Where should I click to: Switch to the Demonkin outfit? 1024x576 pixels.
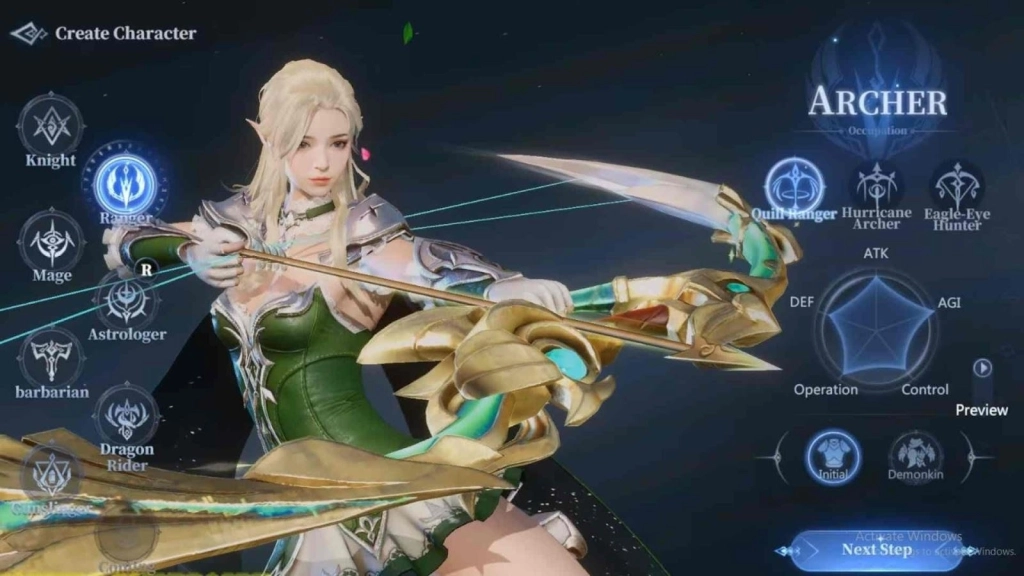point(915,455)
